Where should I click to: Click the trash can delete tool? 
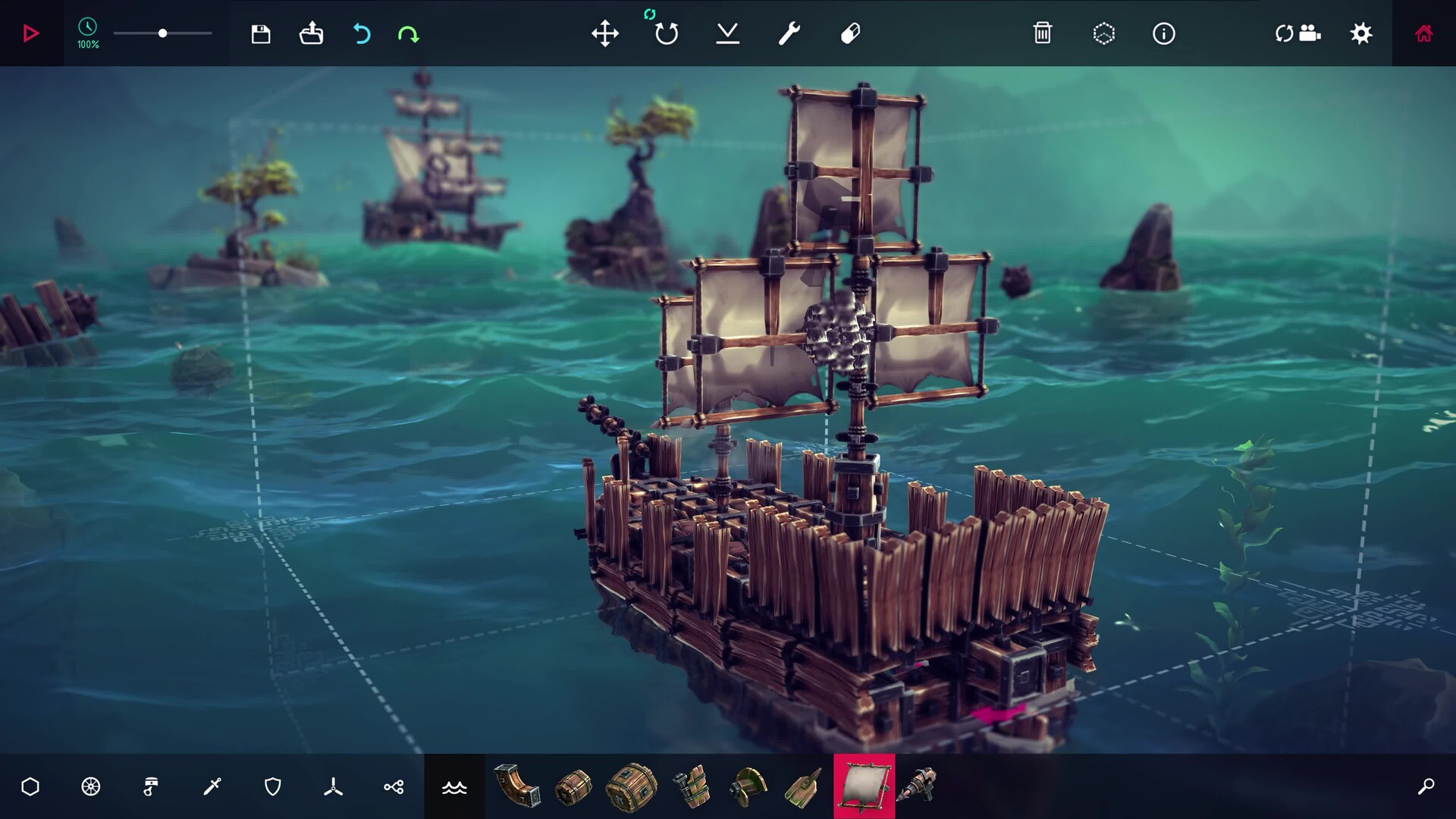click(1043, 33)
